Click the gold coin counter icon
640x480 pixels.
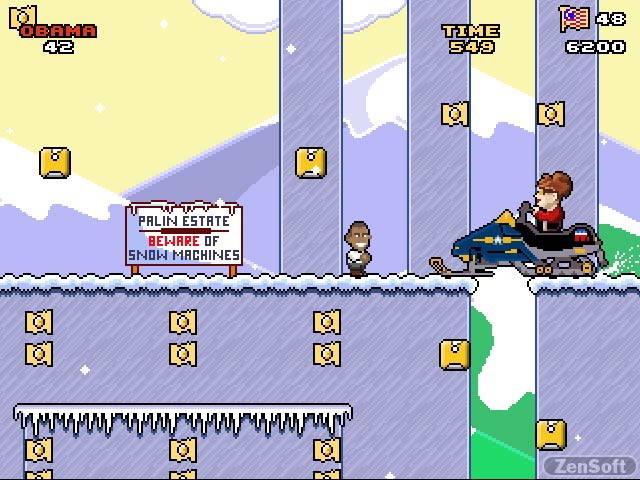[x=23, y=15]
